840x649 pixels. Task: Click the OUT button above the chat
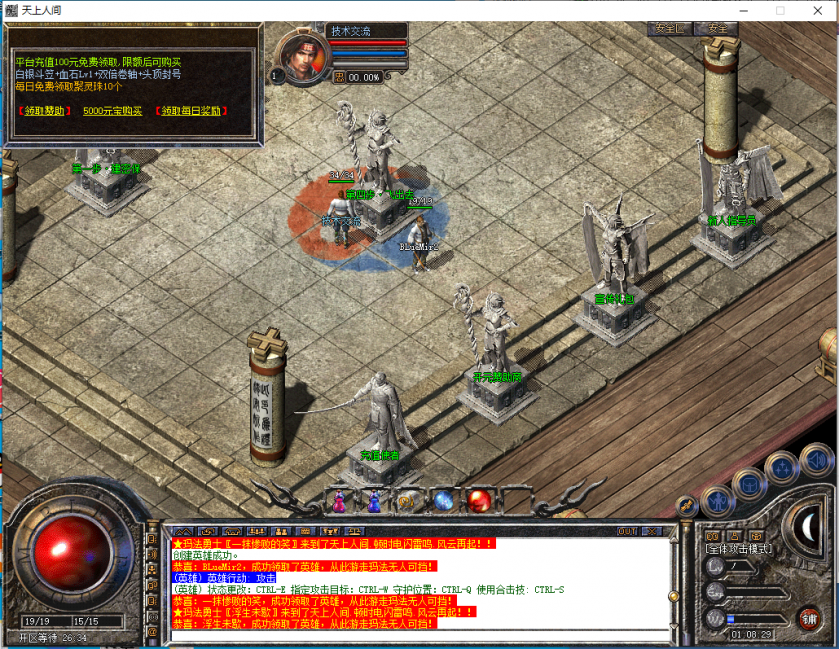628,530
